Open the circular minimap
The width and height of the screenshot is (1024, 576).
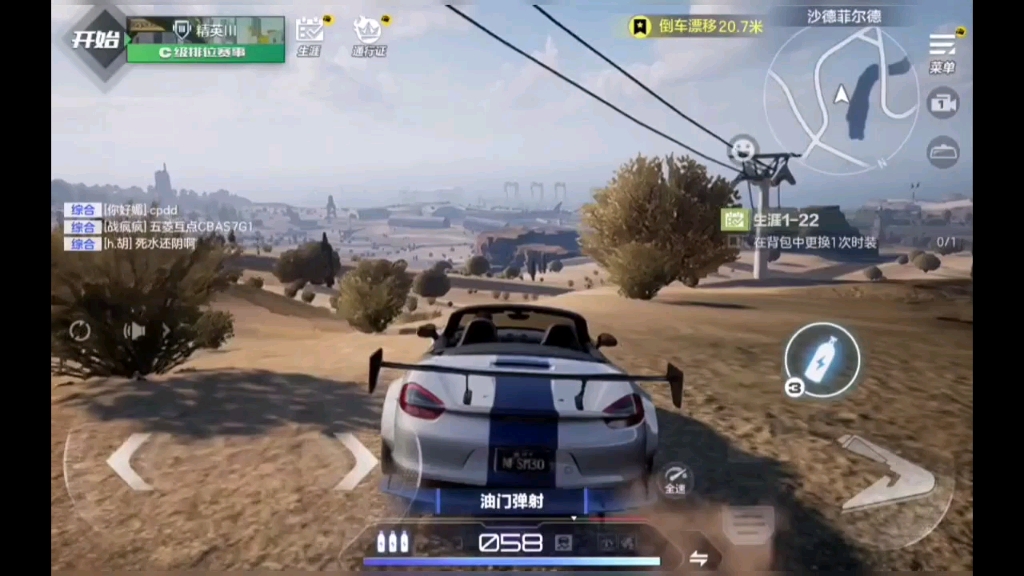(x=840, y=95)
